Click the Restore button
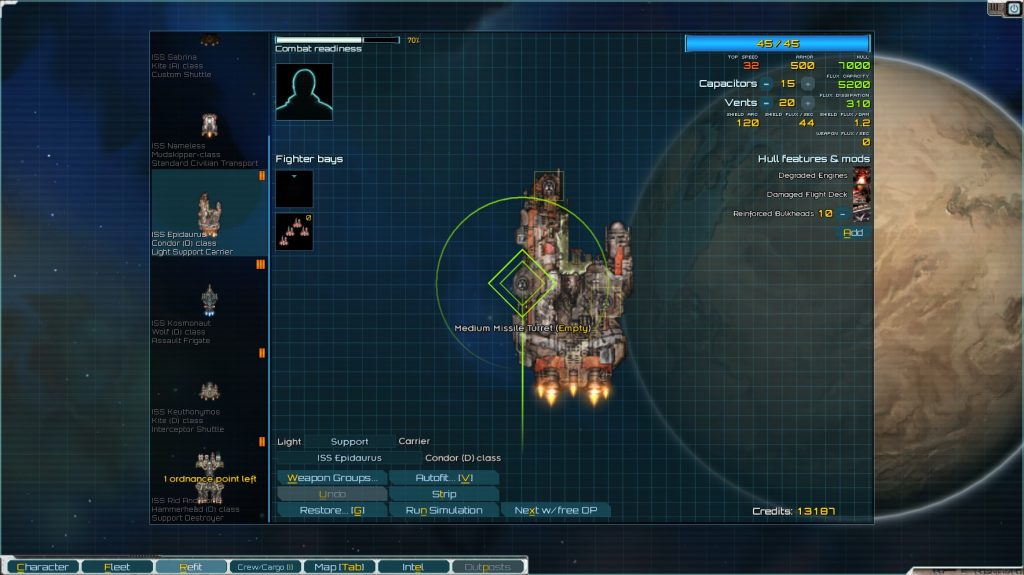This screenshot has width=1024, height=575. point(331,510)
